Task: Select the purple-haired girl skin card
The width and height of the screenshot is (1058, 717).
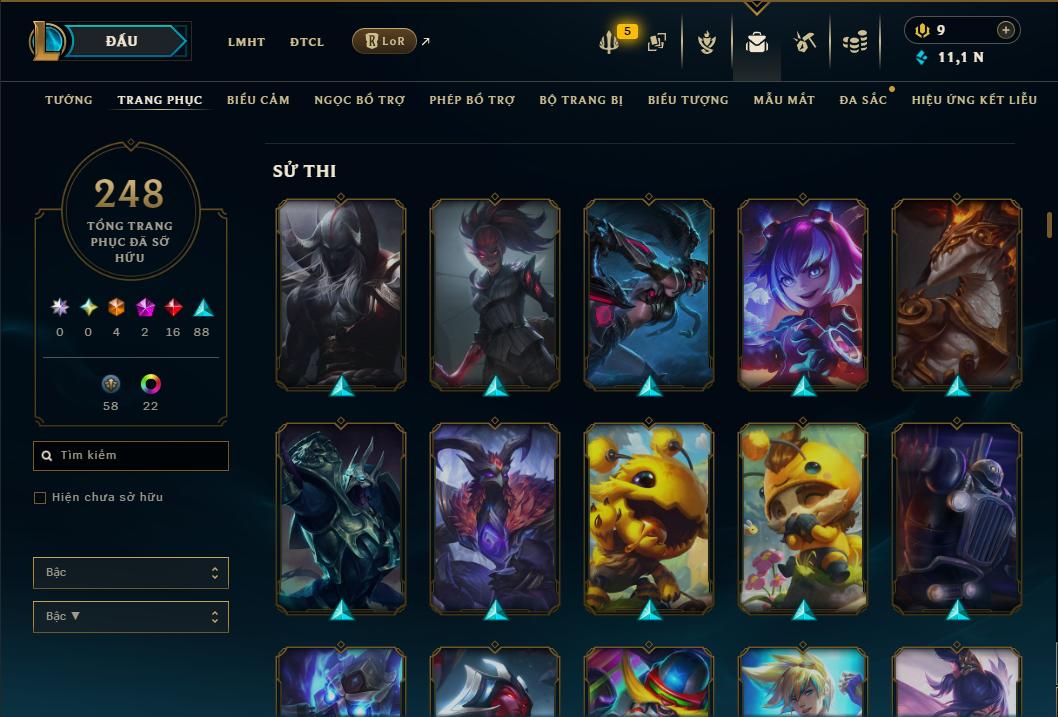Action: 803,293
